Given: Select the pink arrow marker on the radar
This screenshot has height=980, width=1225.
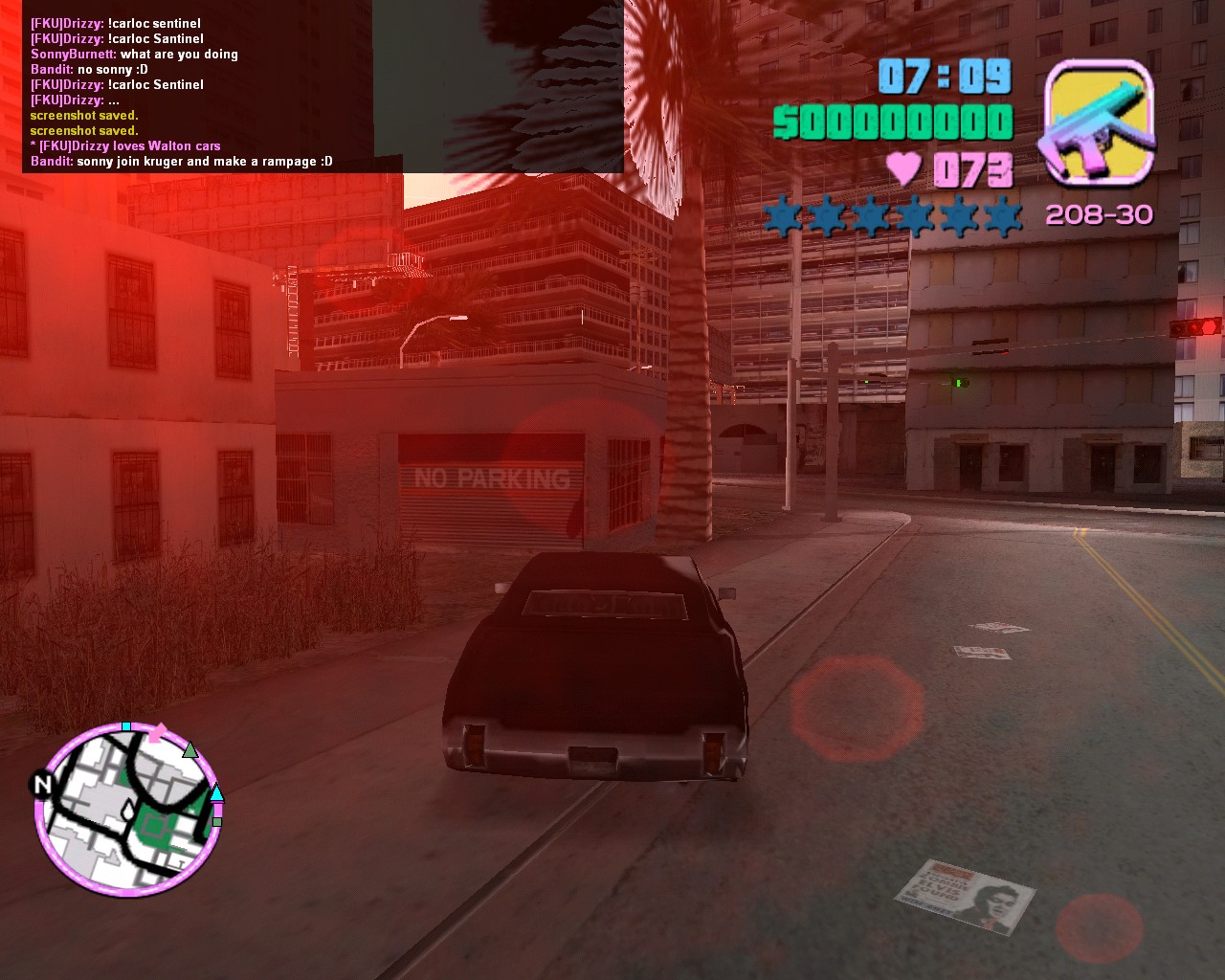Looking at the screenshot, I should click(157, 733).
